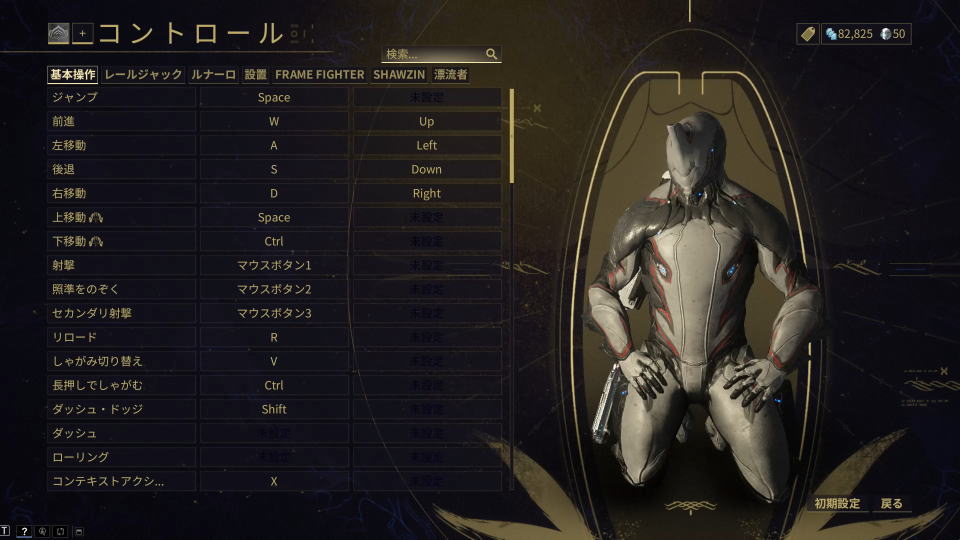Image resolution: width=960 pixels, height=540 pixels.
Task: Go back with the 戻る button
Action: 892,504
